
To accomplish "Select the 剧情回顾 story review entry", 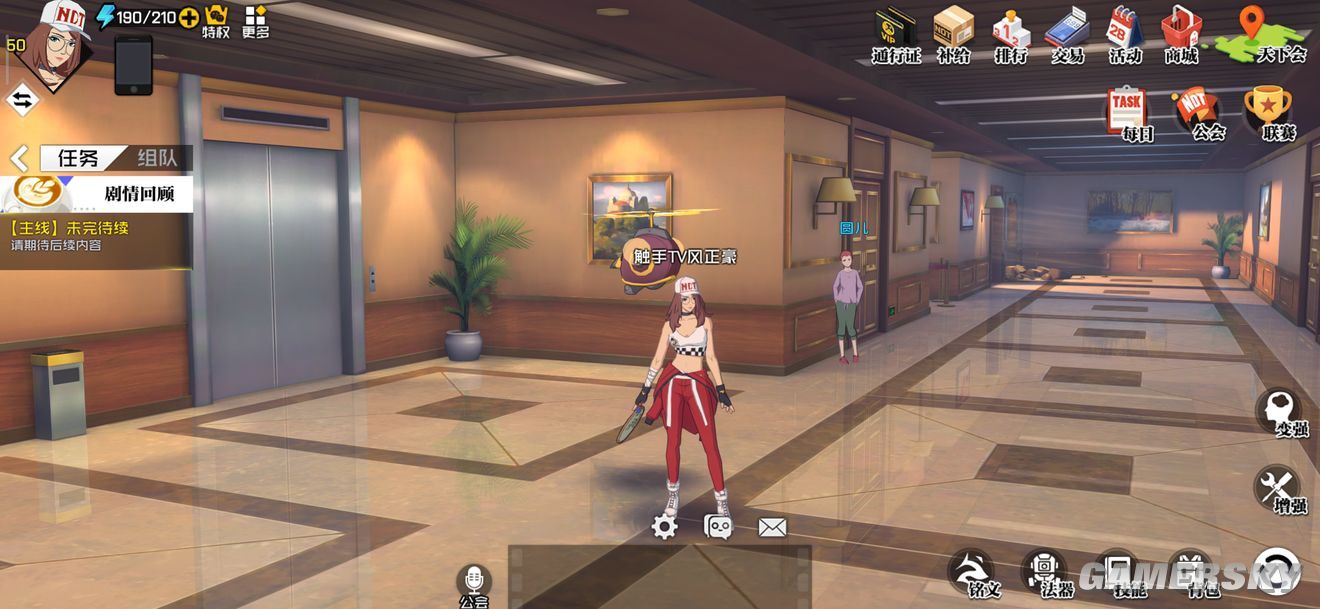I will 98,193.
